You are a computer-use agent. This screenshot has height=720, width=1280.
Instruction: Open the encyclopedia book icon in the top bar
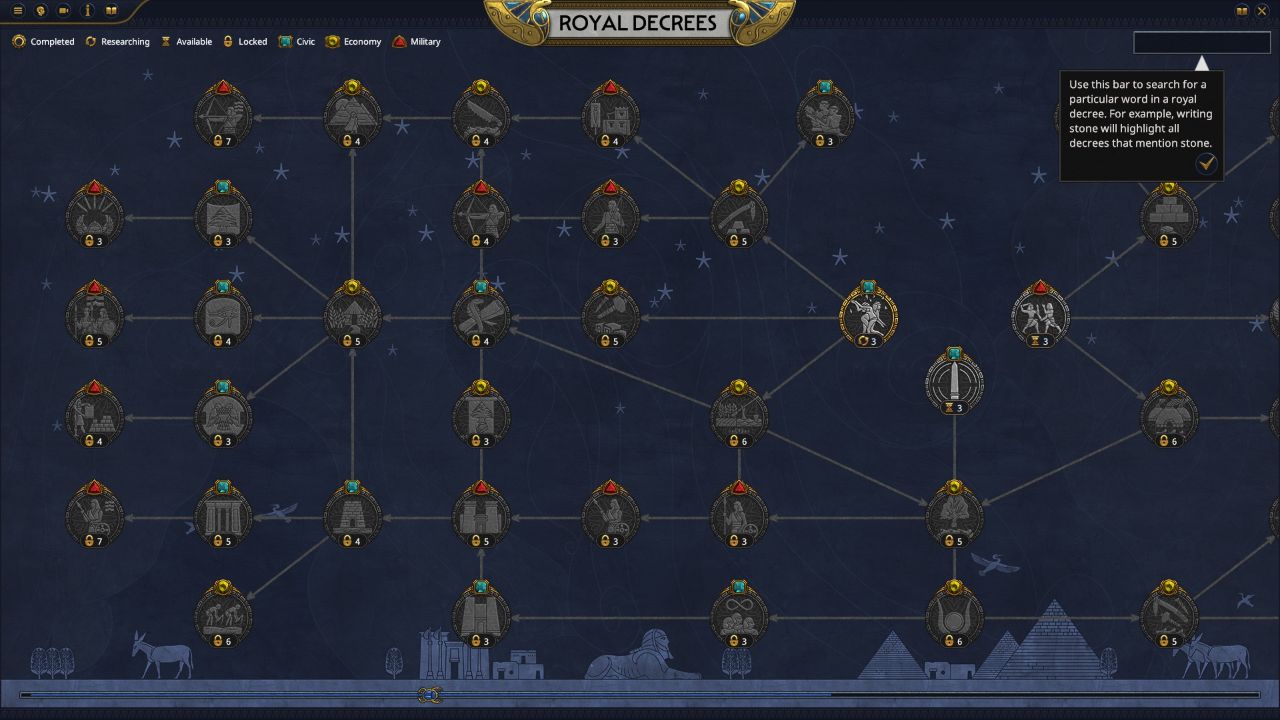click(x=111, y=10)
